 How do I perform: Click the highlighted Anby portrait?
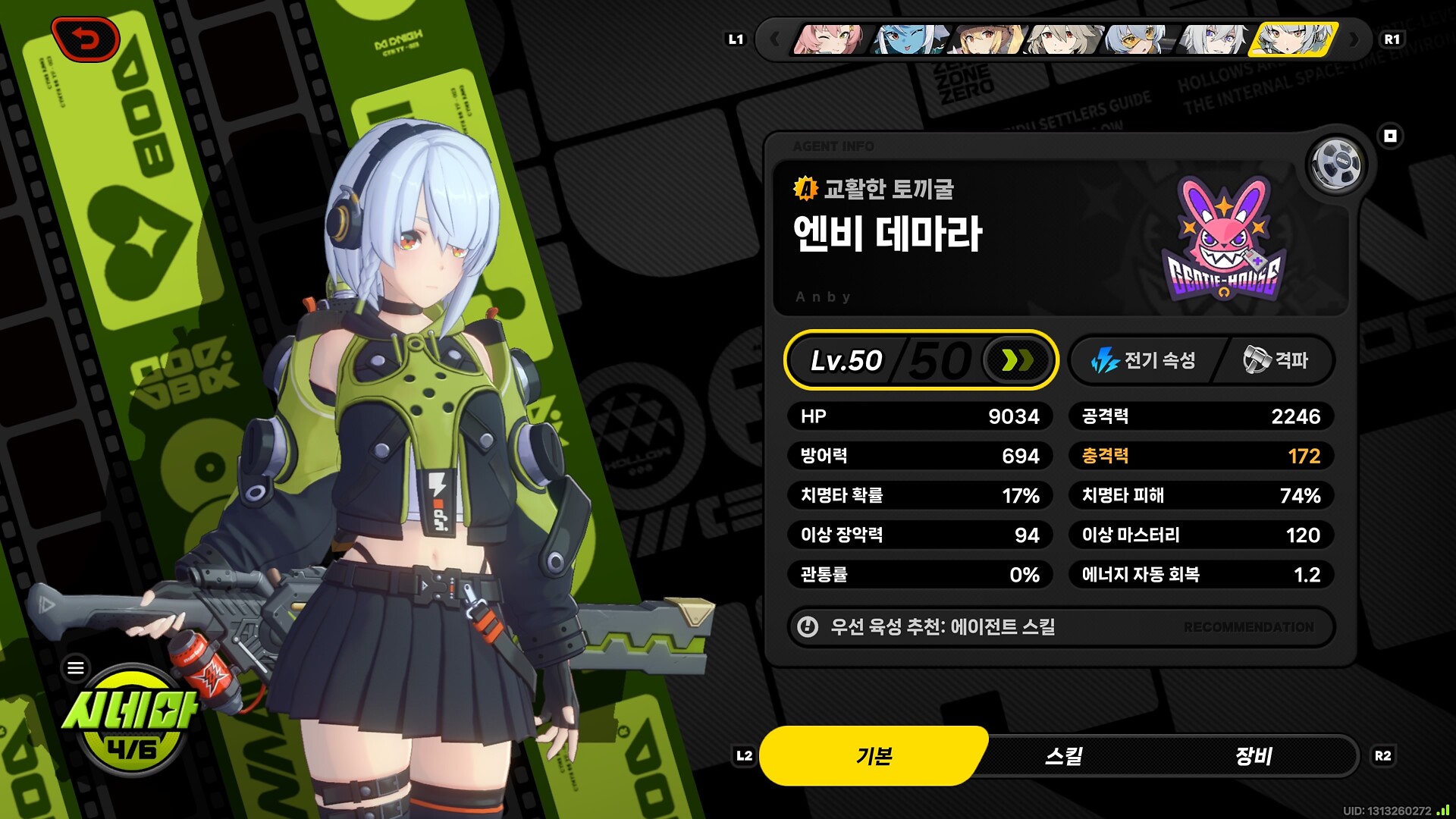click(x=1294, y=39)
